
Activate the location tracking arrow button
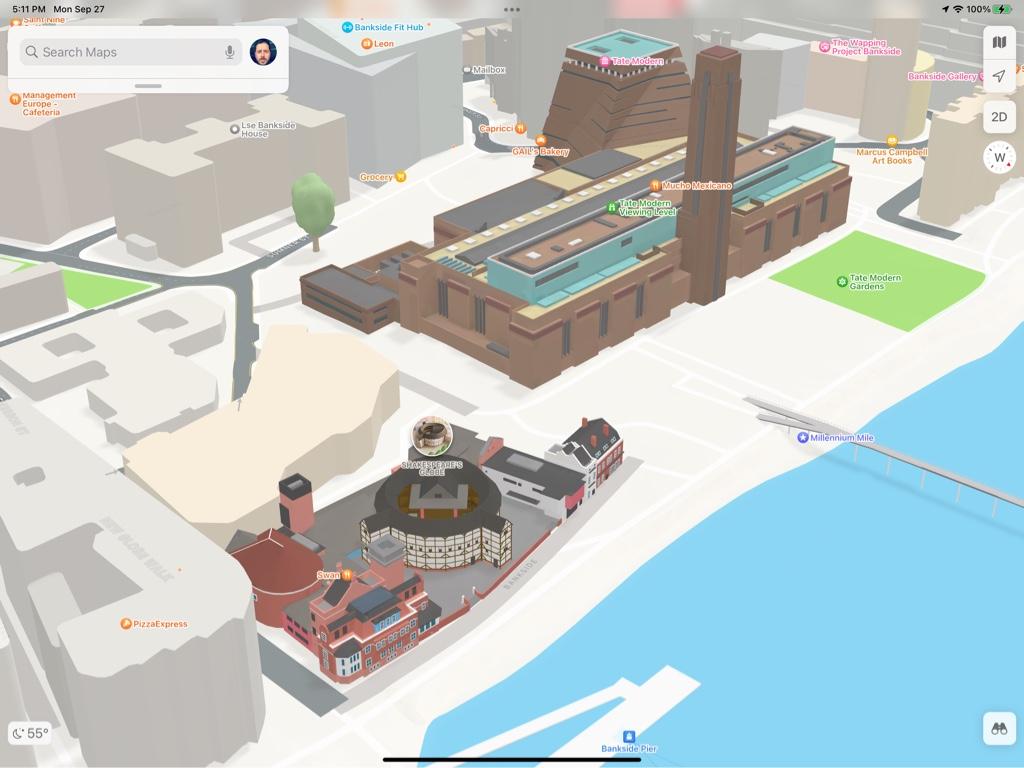(x=998, y=77)
